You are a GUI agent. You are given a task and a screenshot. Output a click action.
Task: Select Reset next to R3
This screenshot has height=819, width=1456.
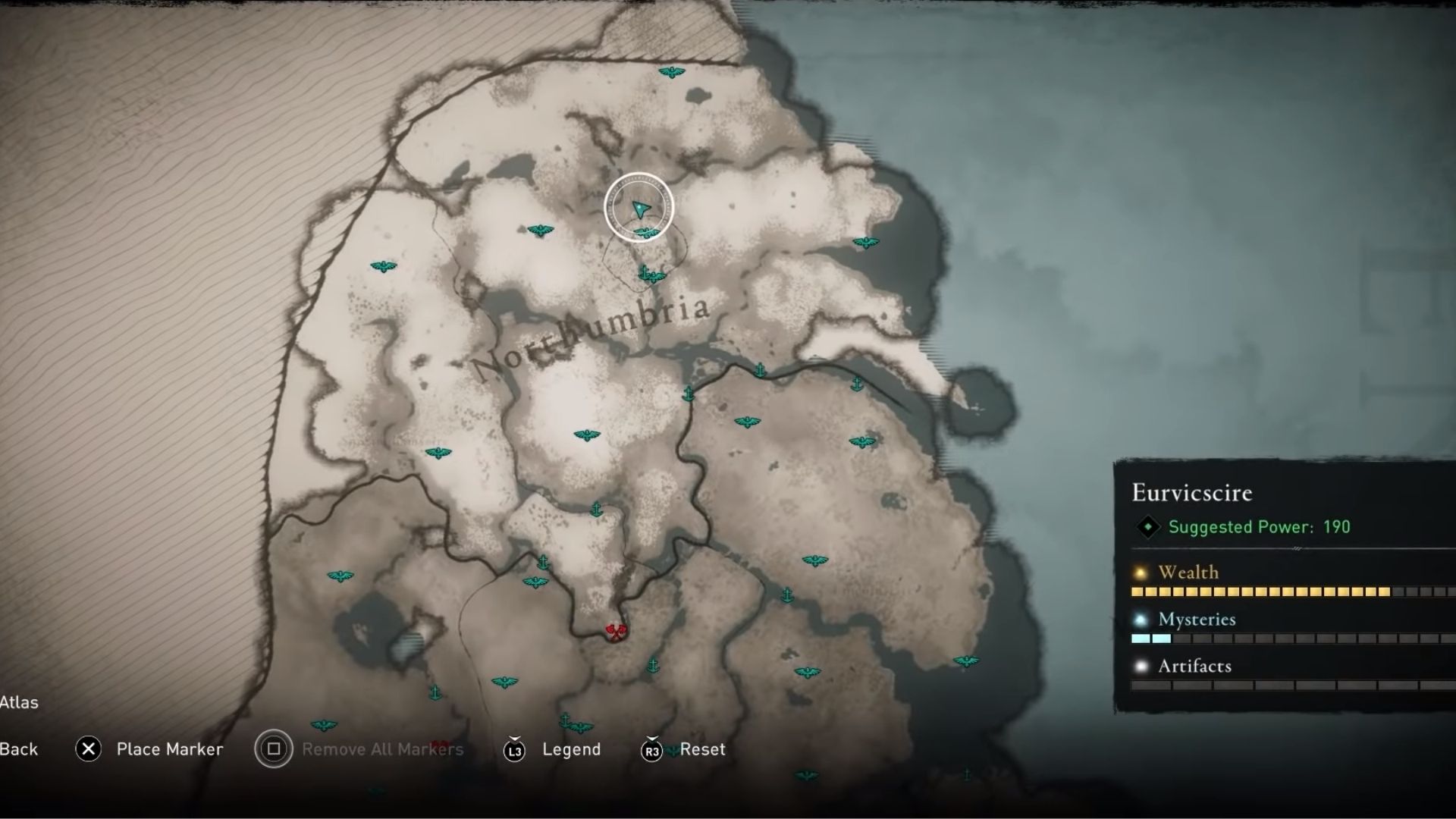(x=702, y=749)
